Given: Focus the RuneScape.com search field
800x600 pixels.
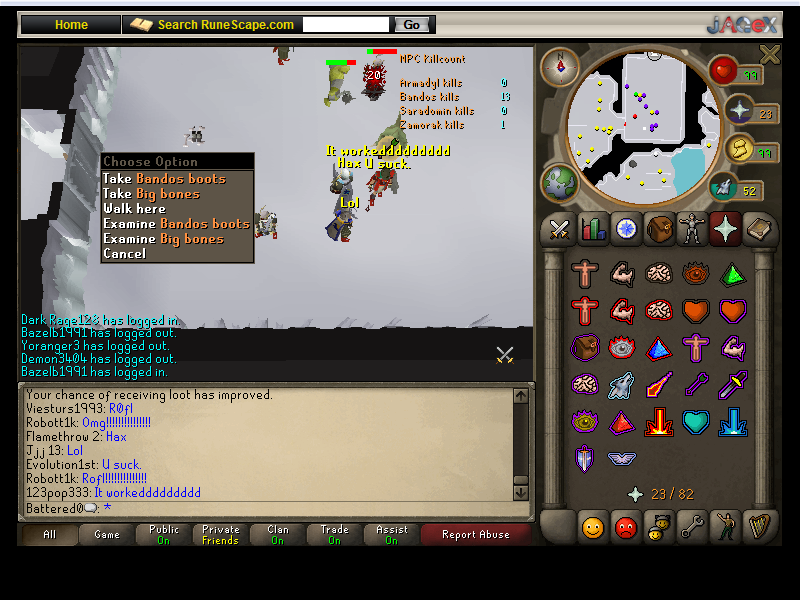Looking at the screenshot, I should 345,25.
